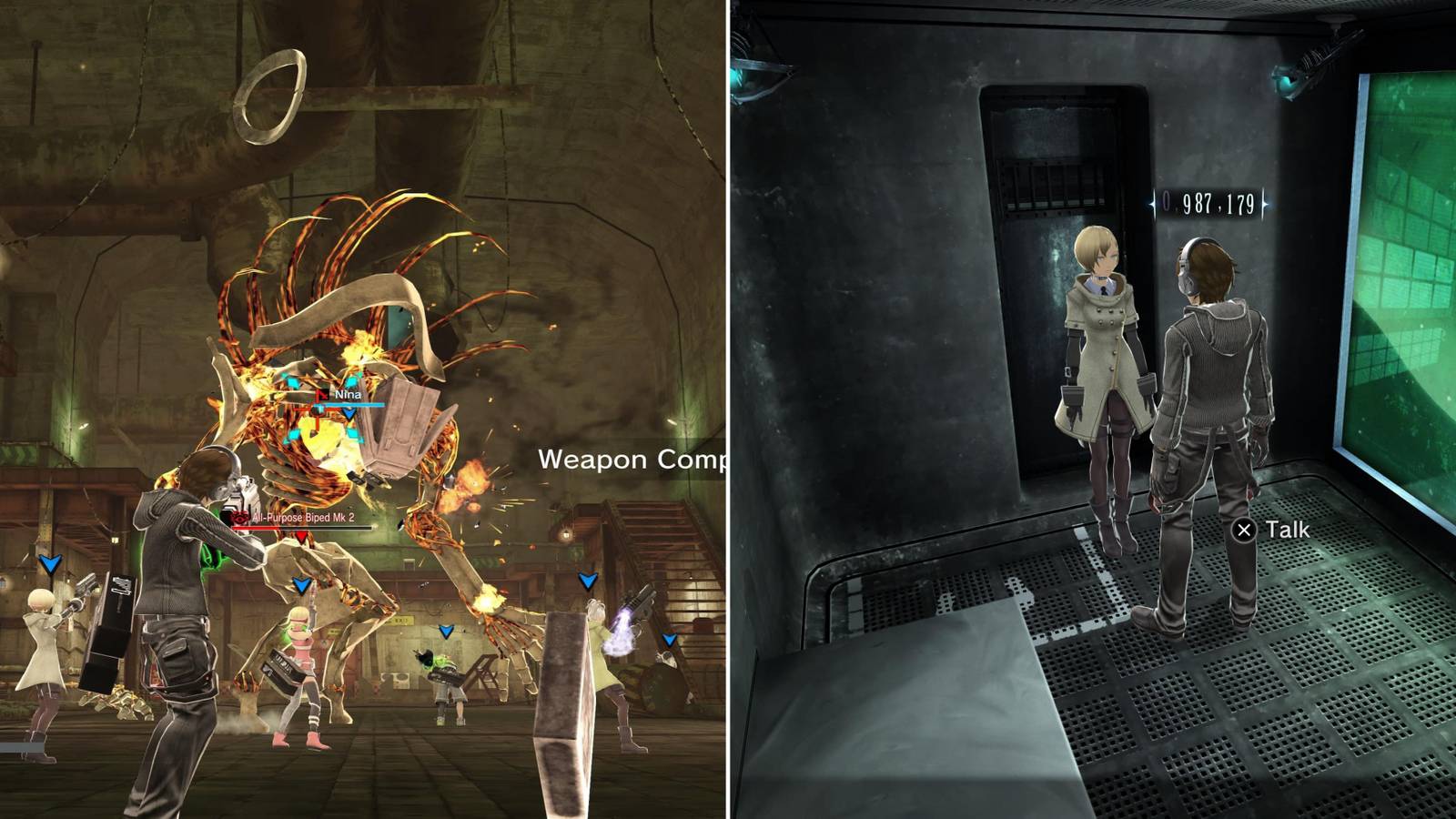Click the red icon beside the enemy health bar

point(239,518)
